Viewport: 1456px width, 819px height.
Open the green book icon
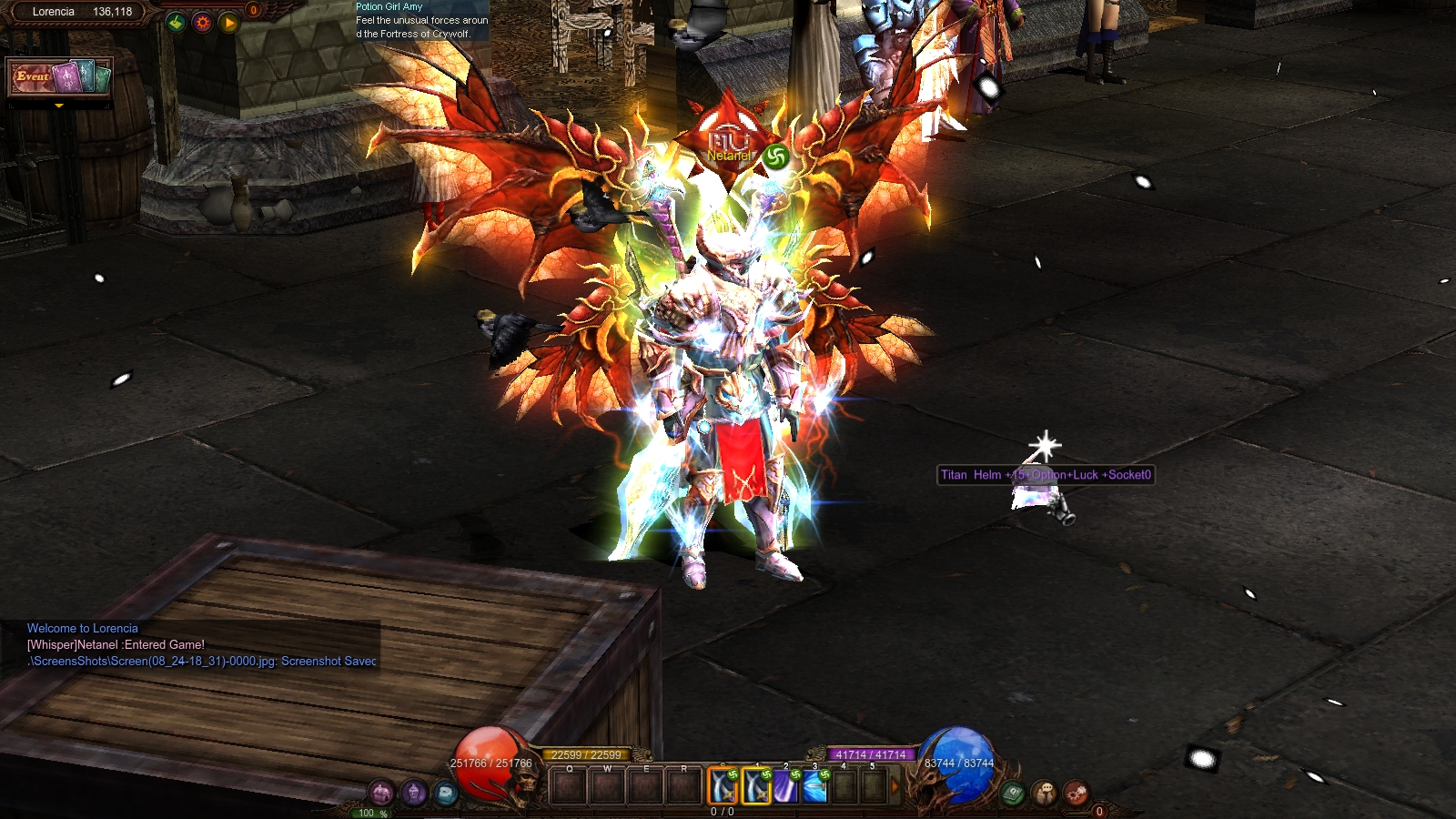coord(1013,793)
